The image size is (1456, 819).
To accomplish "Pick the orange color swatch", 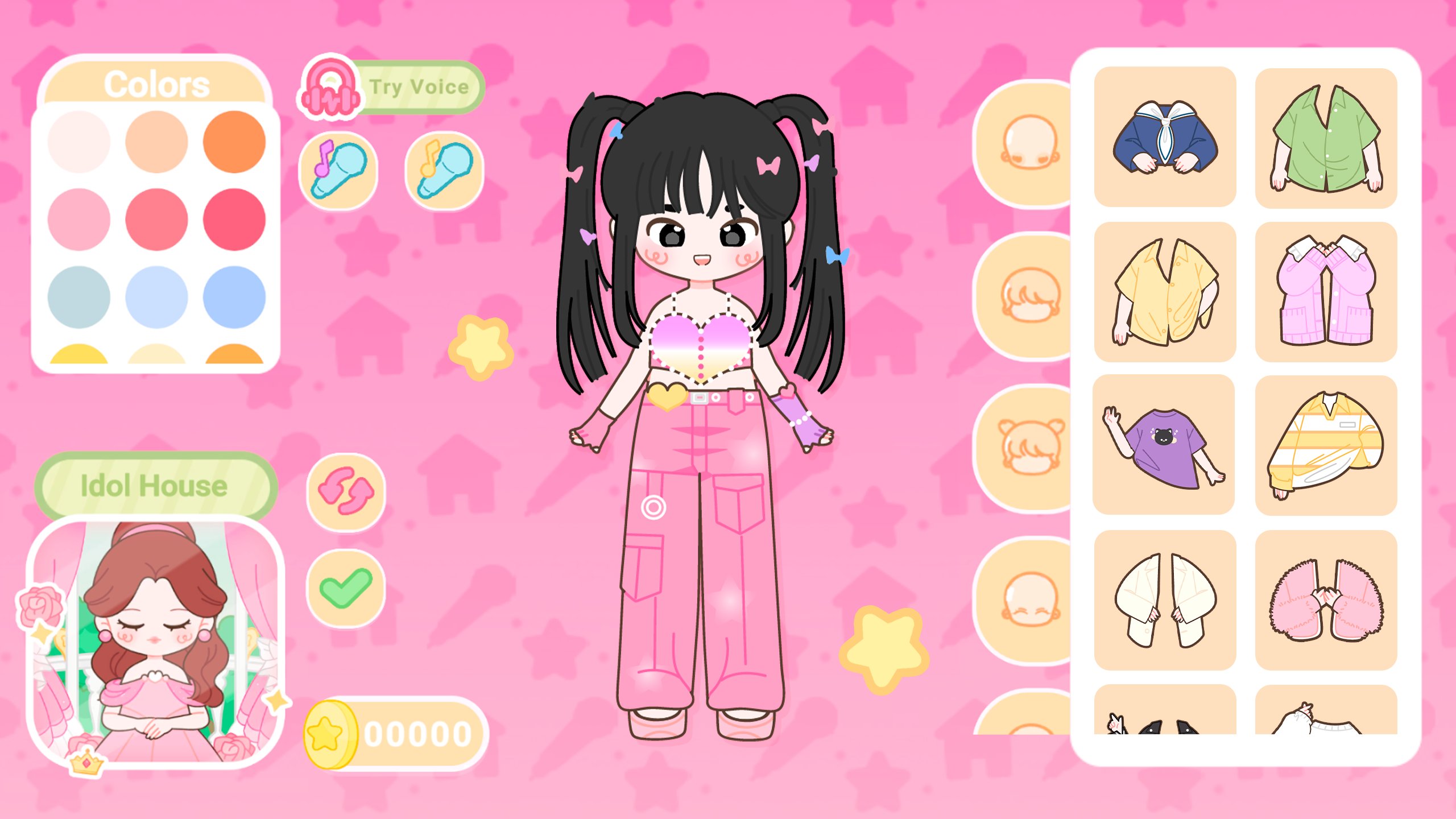I will point(235,142).
